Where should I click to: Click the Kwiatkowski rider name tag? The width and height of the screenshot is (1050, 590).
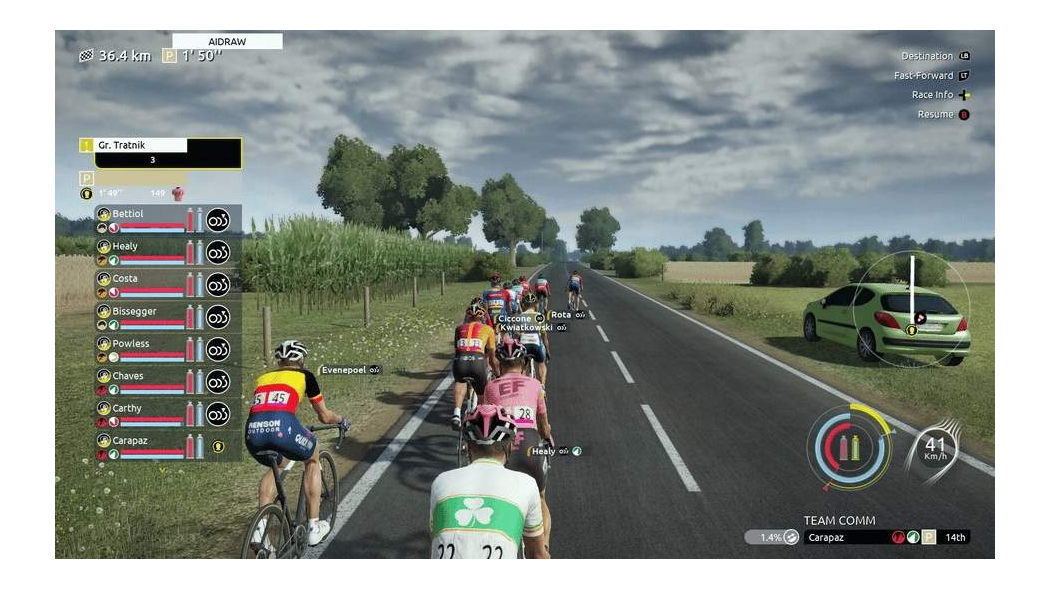(528, 327)
